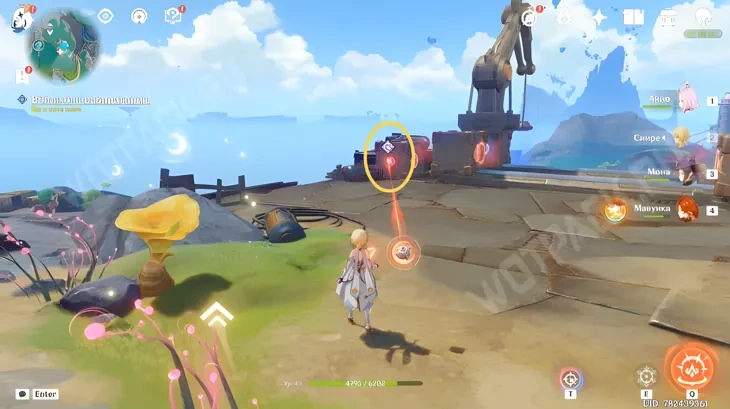Viewport: 730px width, 409px height.
Task: Open the circular minimap
Action: 62,45
